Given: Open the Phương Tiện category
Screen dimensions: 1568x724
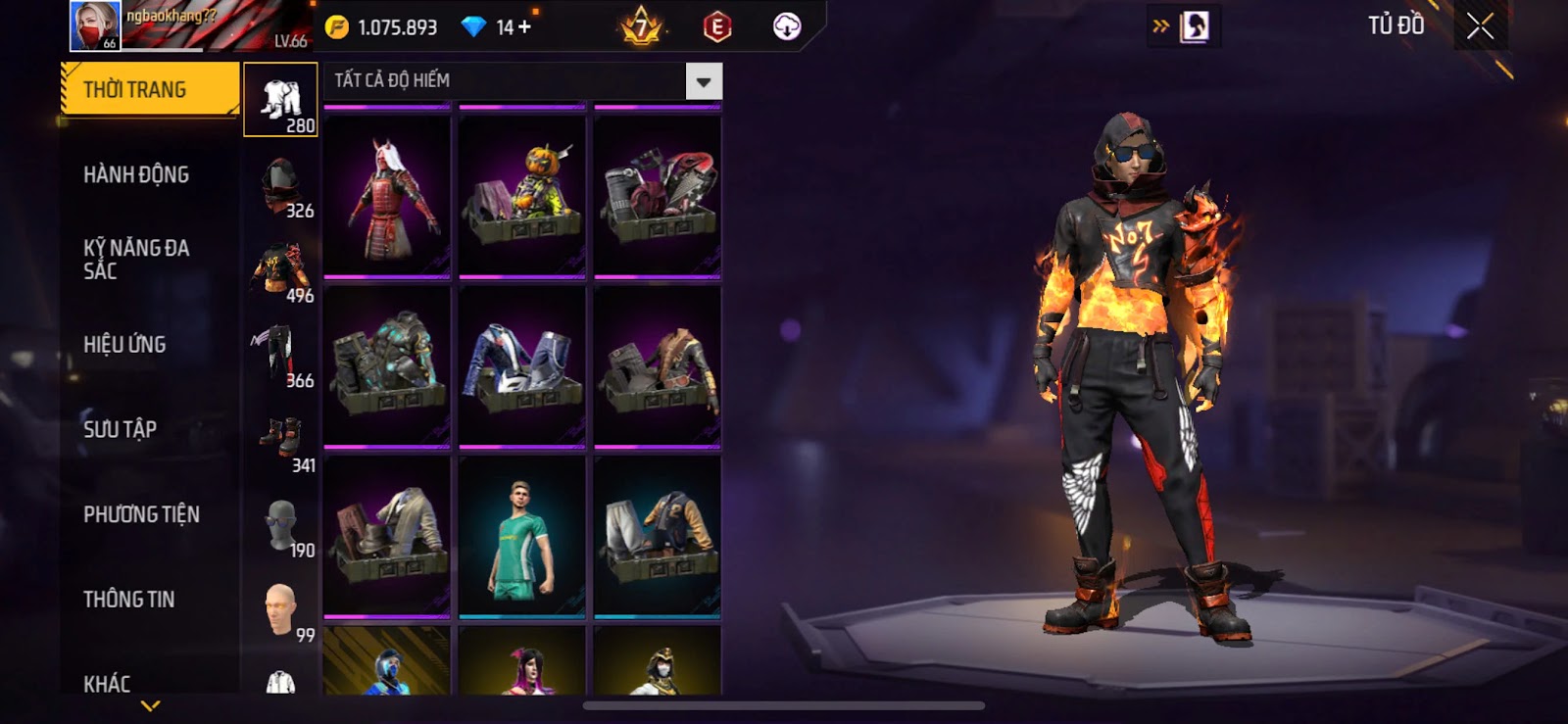Looking at the screenshot, I should pos(141,514).
